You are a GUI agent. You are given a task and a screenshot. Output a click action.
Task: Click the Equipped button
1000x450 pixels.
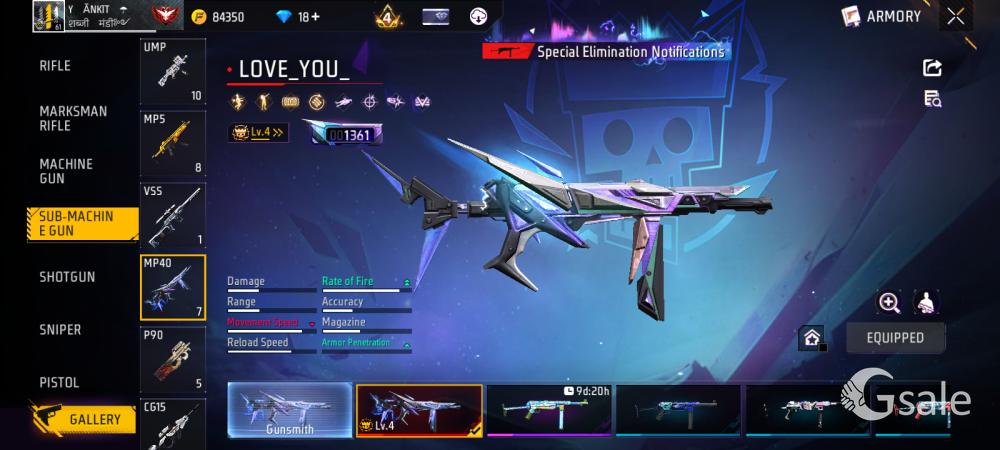pyautogui.click(x=895, y=338)
